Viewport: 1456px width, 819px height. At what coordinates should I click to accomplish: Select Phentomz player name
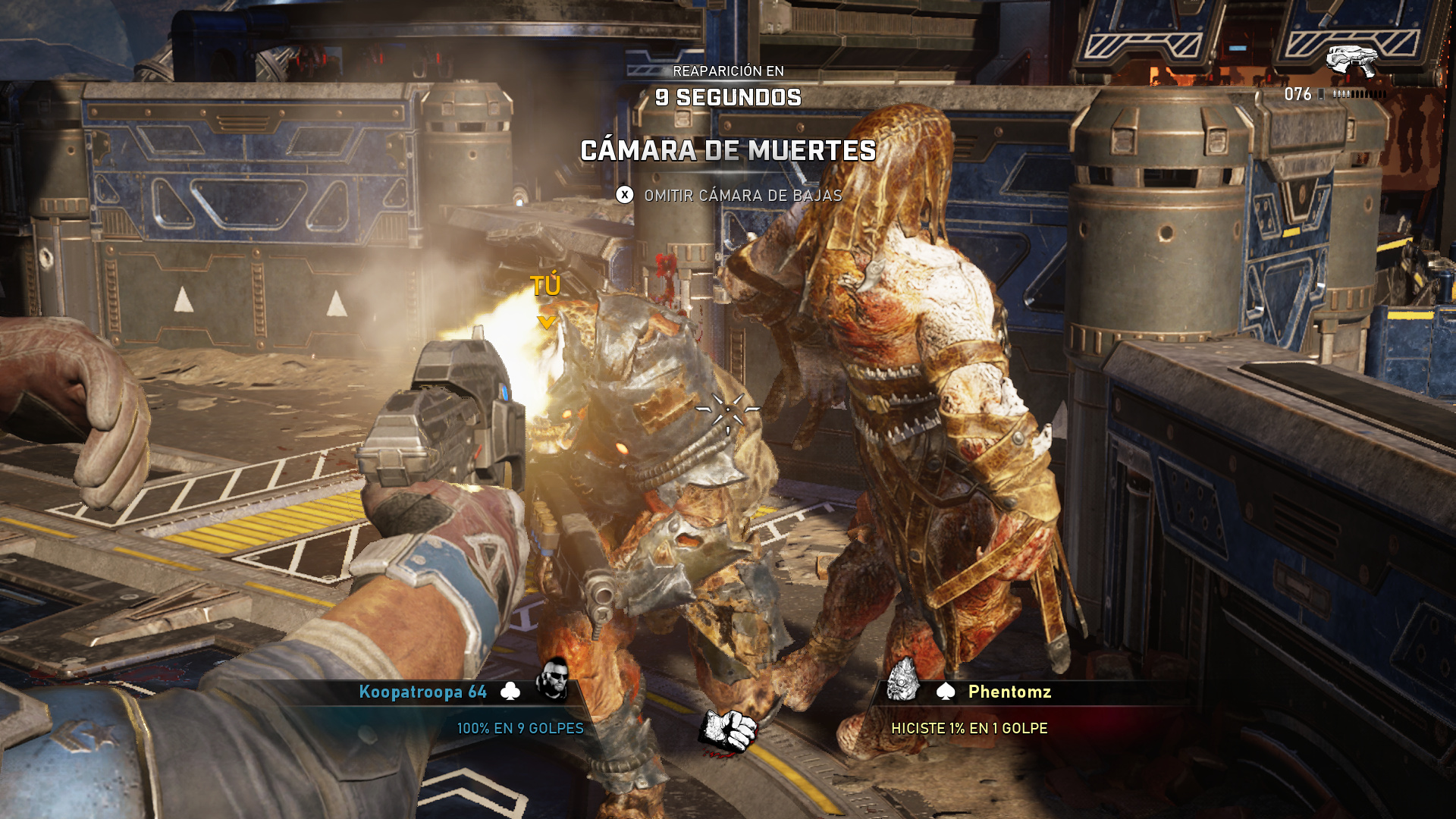[x=1009, y=692]
